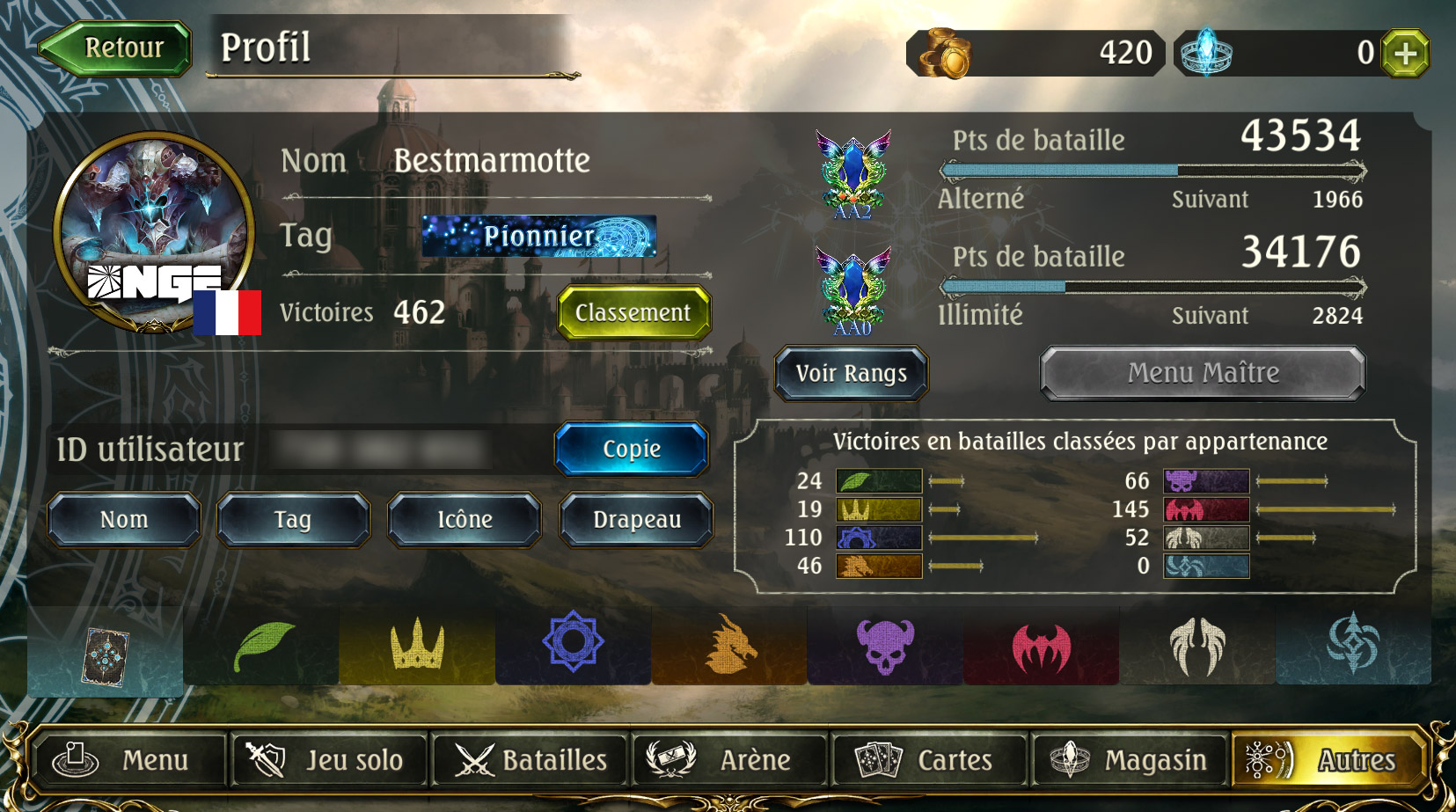The width and height of the screenshot is (1456, 812).
Task: Open the Cartes section
Action: pos(929,760)
